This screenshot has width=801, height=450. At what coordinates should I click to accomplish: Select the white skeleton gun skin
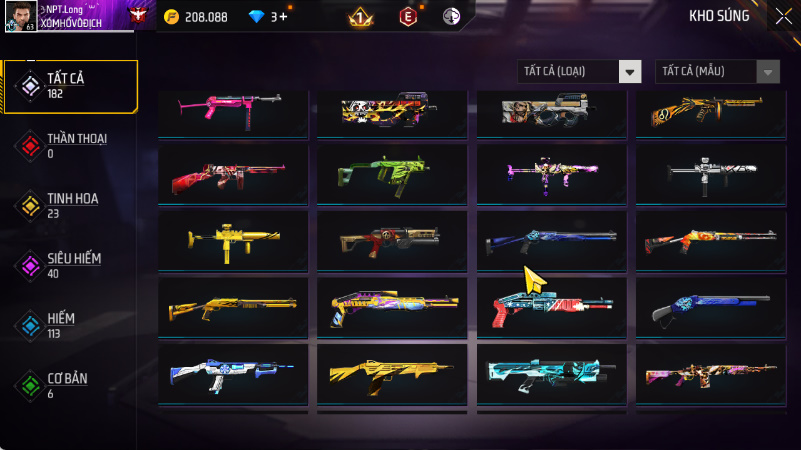711,174
